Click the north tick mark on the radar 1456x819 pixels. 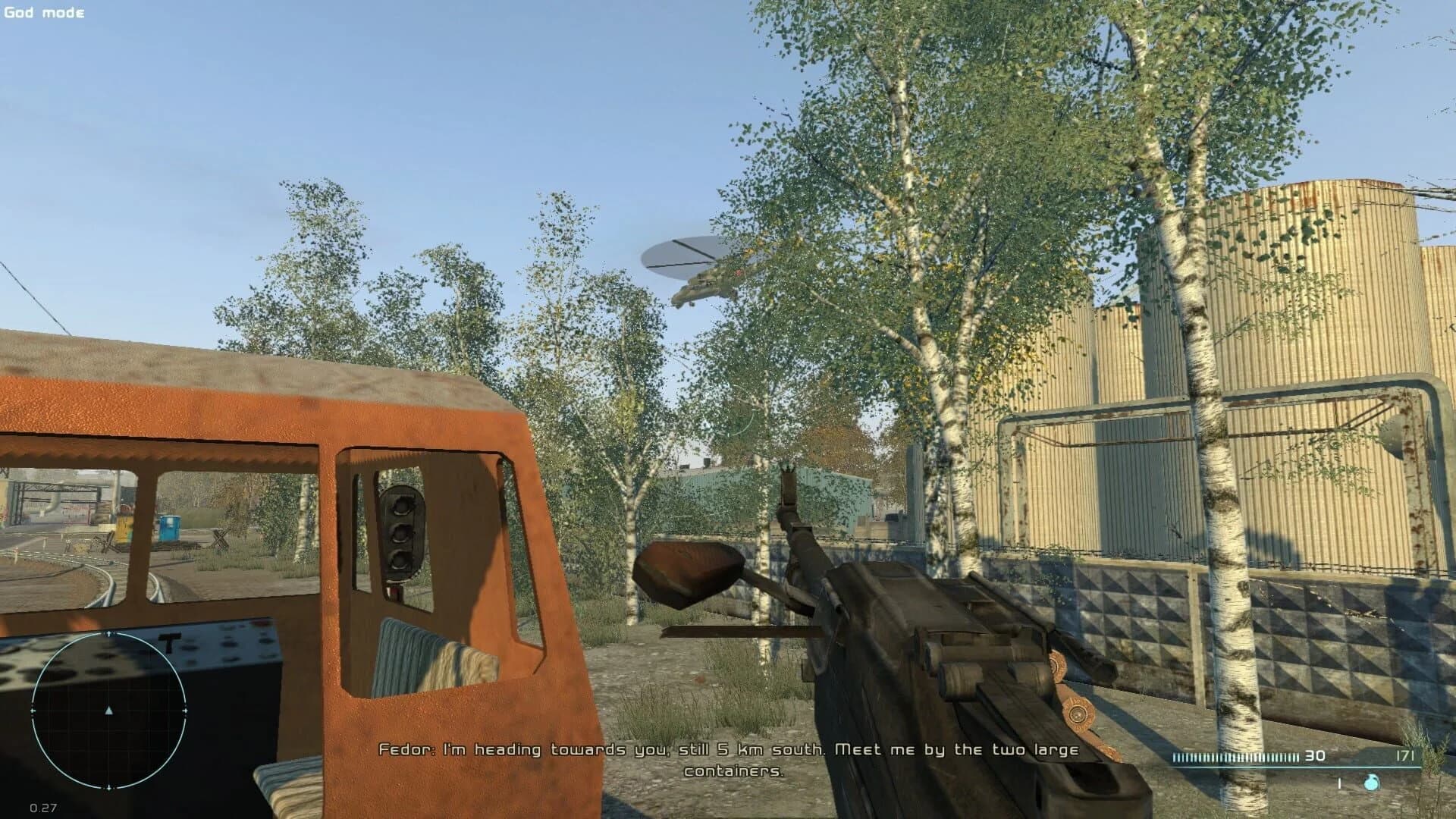[108, 632]
